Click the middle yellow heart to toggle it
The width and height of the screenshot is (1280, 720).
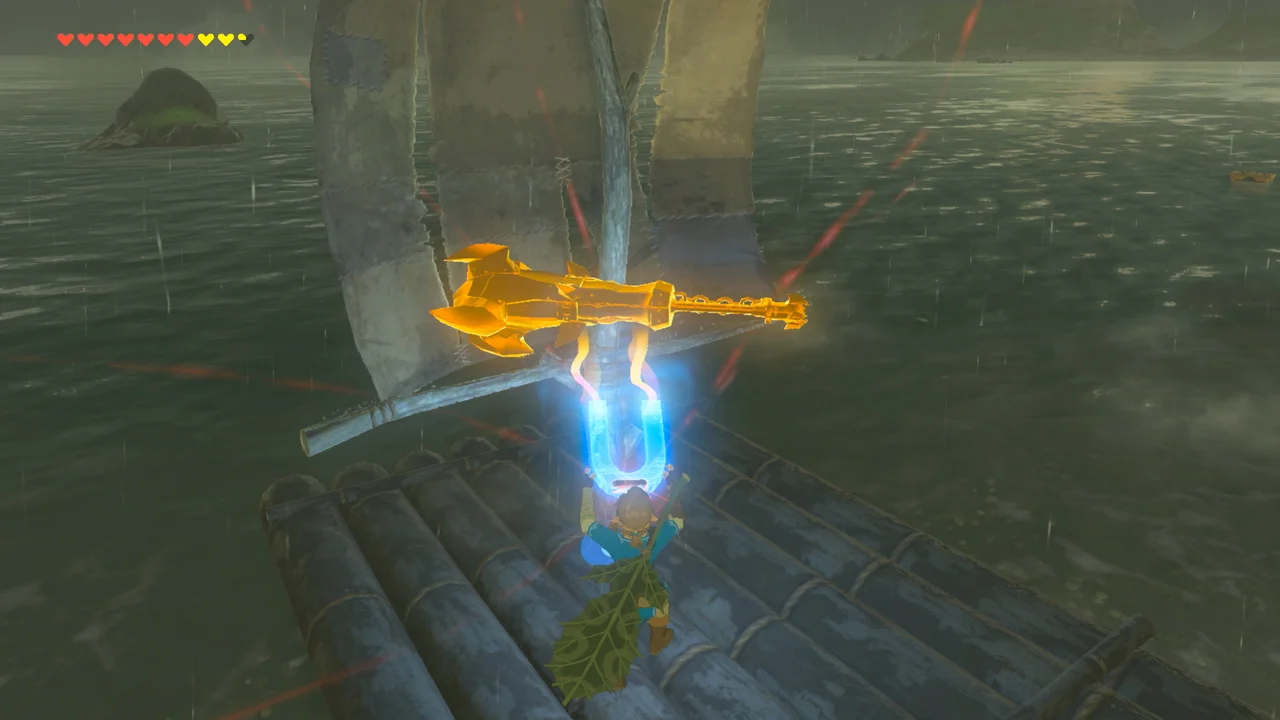coord(225,40)
